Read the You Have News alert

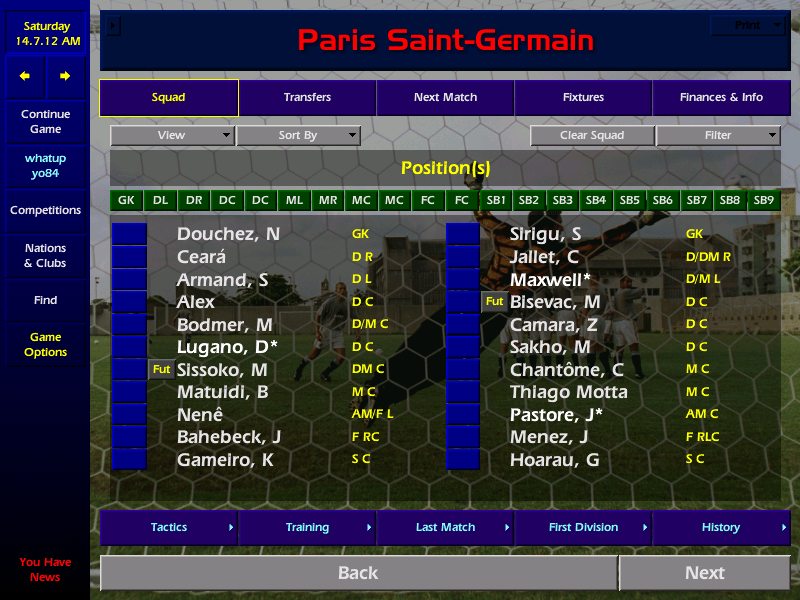[45, 570]
